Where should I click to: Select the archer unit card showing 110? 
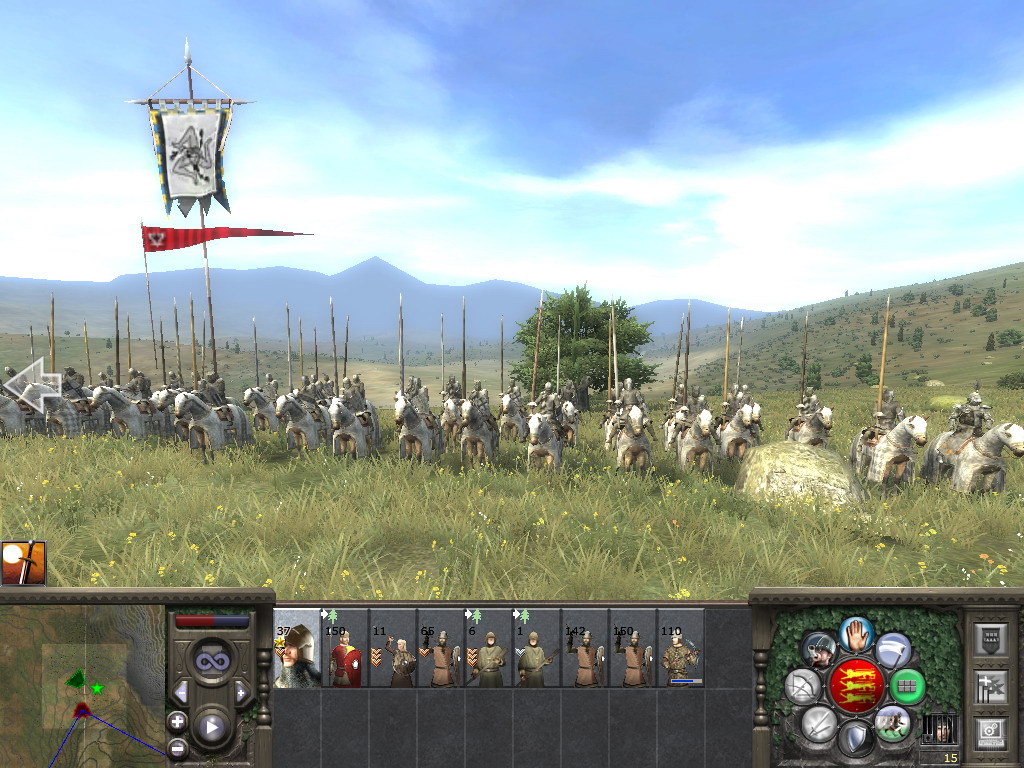click(681, 648)
